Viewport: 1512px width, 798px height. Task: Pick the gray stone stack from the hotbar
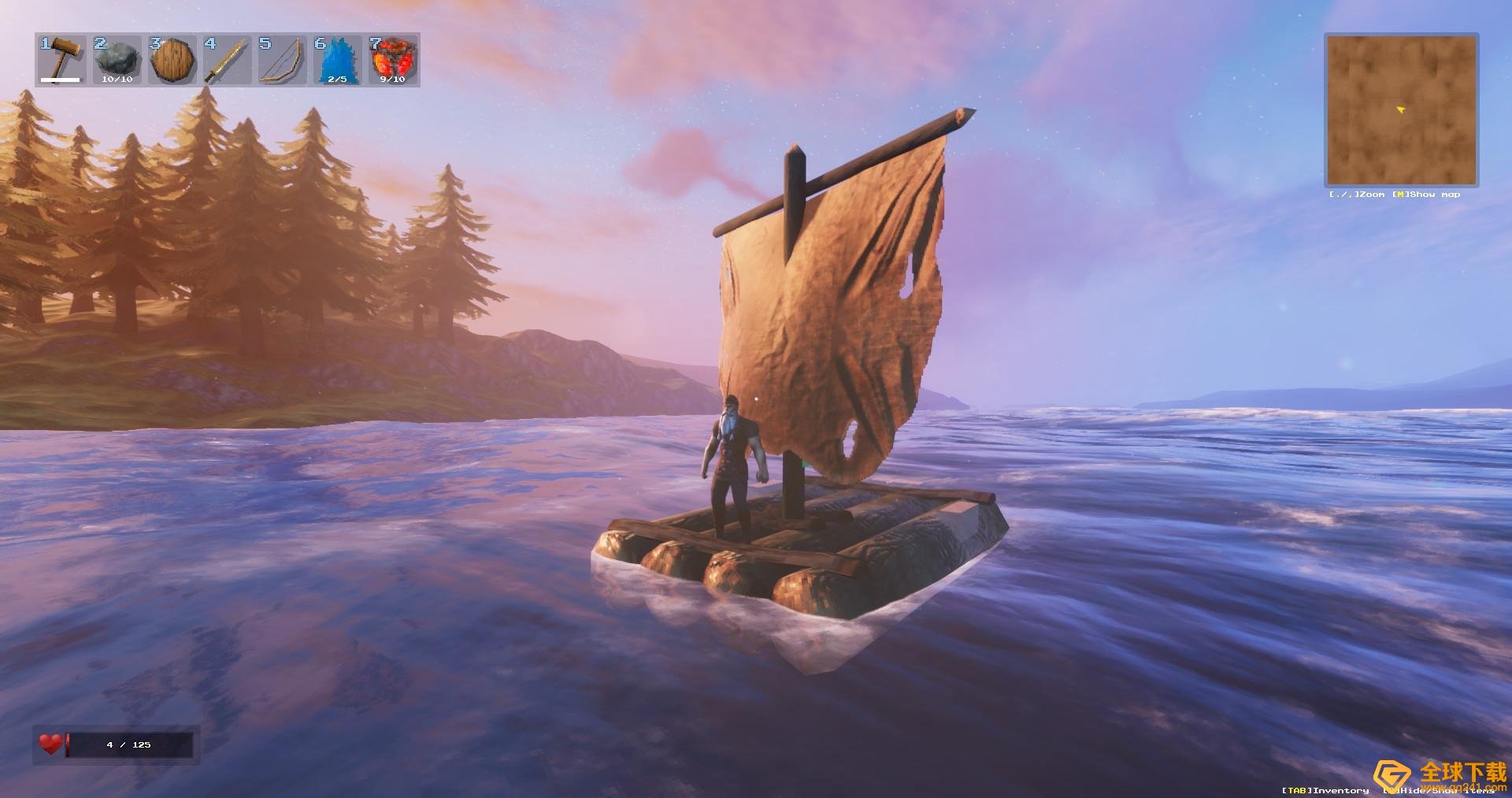point(117,59)
